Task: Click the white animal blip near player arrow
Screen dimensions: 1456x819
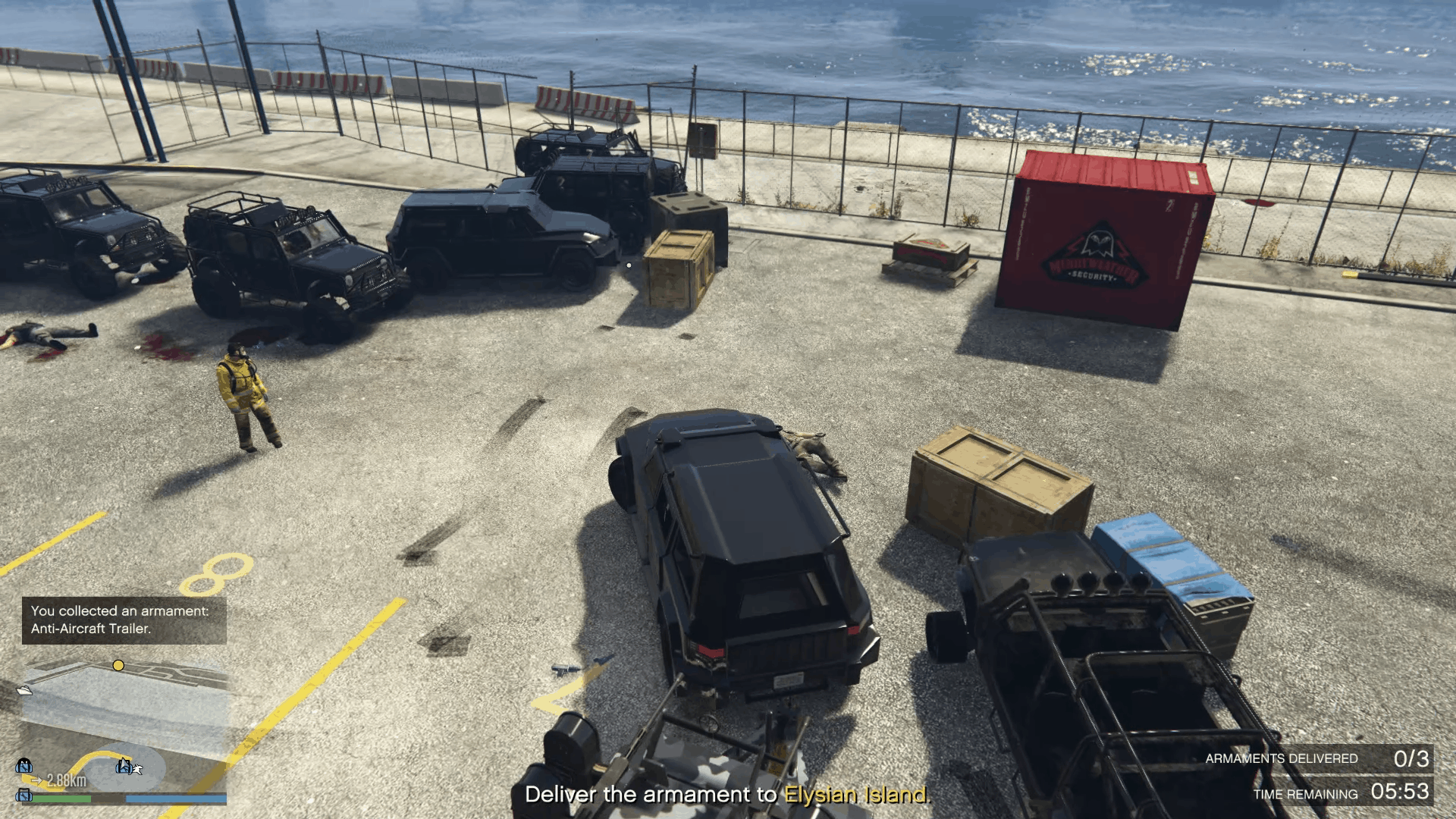Action: [138, 769]
